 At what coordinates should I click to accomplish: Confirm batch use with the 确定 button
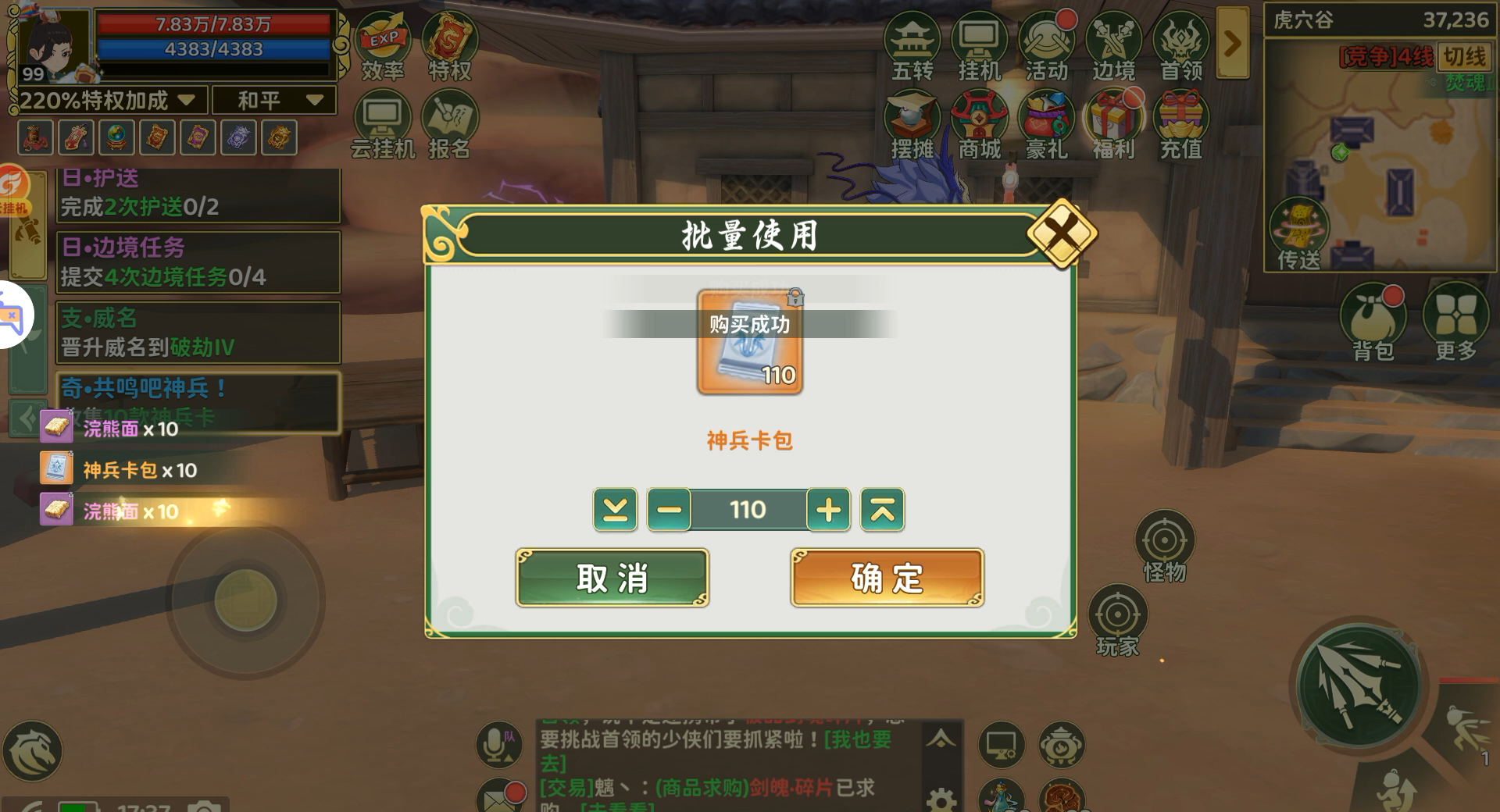(x=886, y=578)
